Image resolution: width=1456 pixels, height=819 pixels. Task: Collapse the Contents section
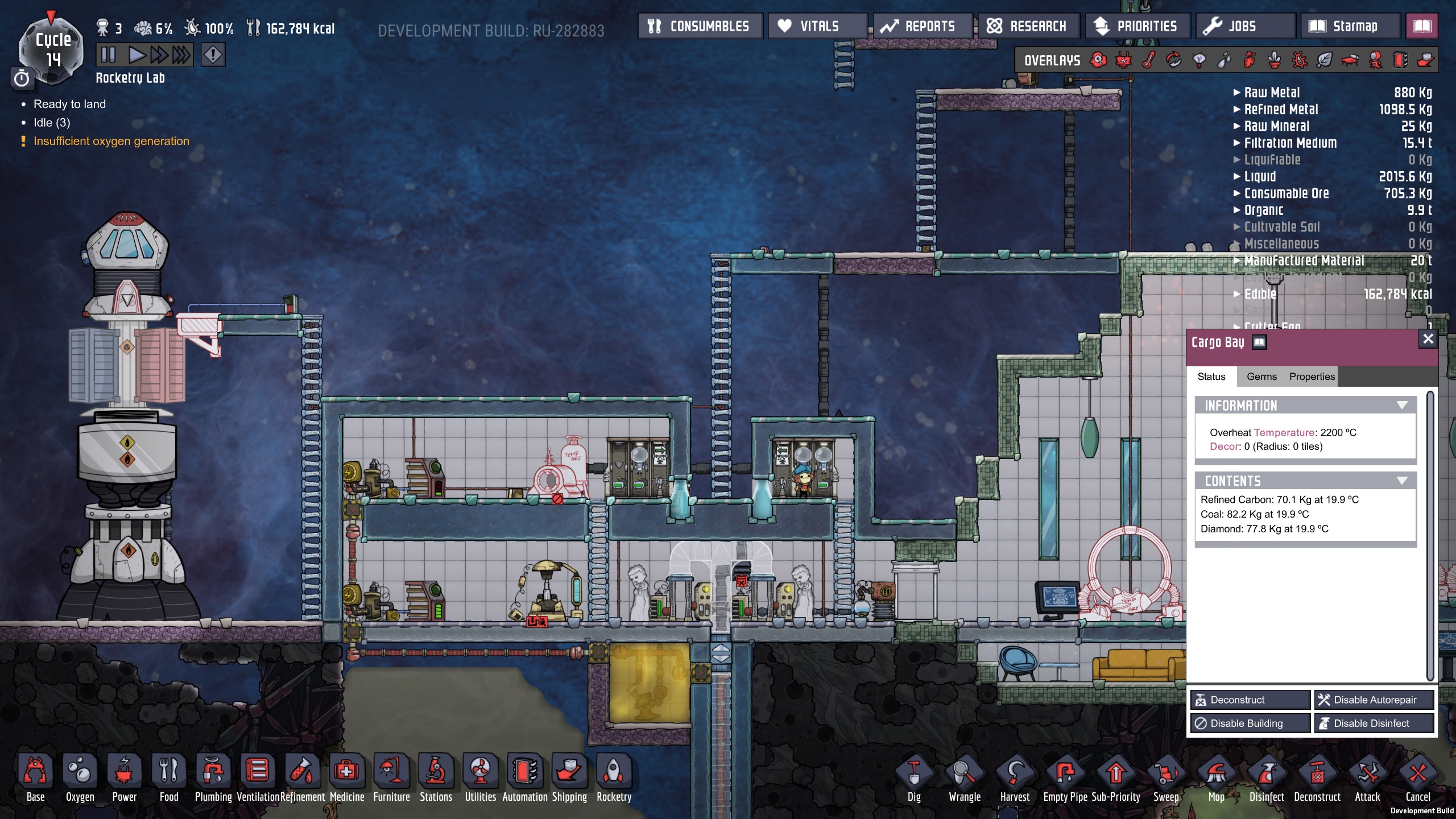click(x=1402, y=481)
